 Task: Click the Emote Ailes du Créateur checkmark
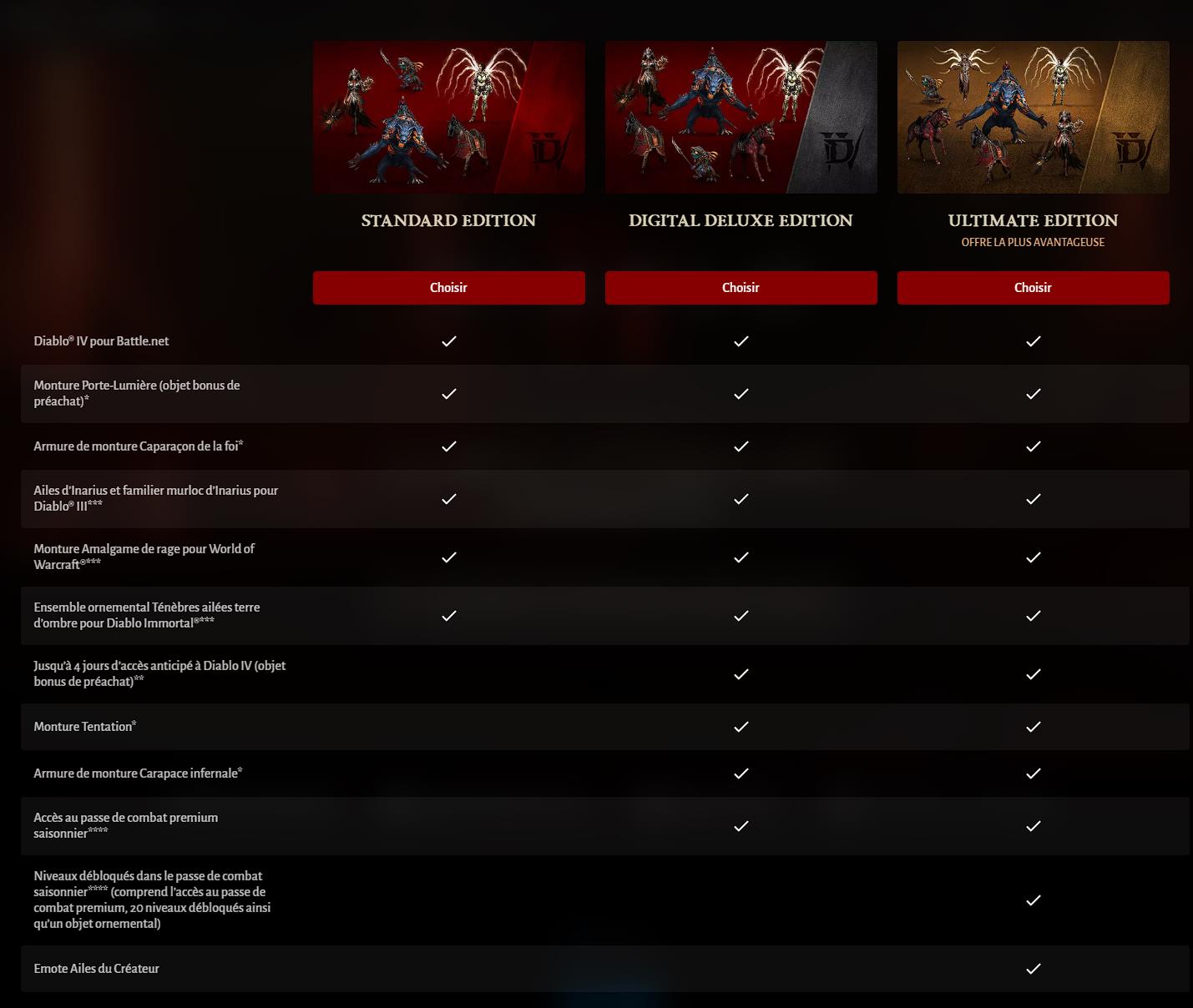click(1034, 969)
